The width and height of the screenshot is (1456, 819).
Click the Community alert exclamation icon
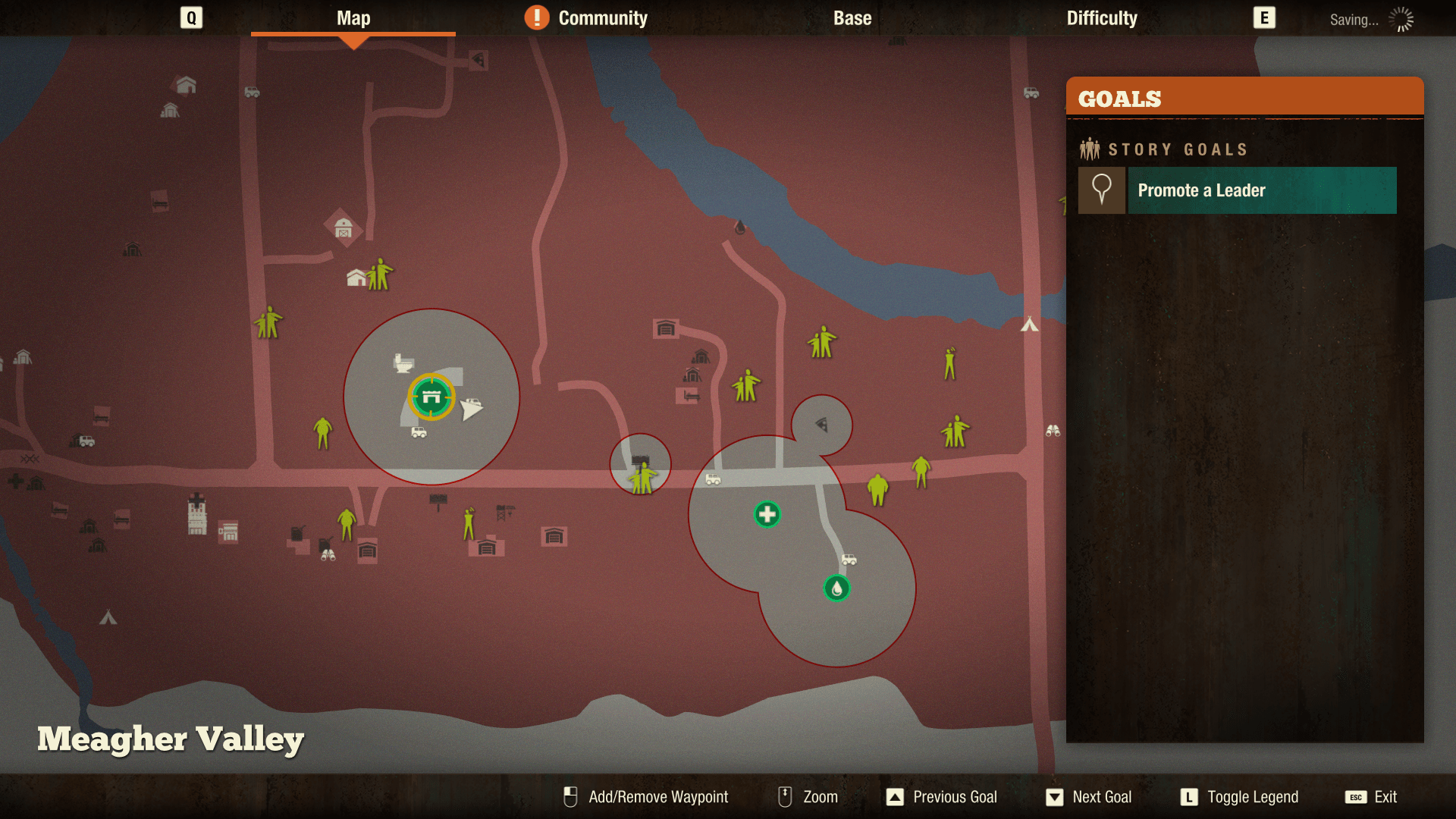pyautogui.click(x=538, y=17)
